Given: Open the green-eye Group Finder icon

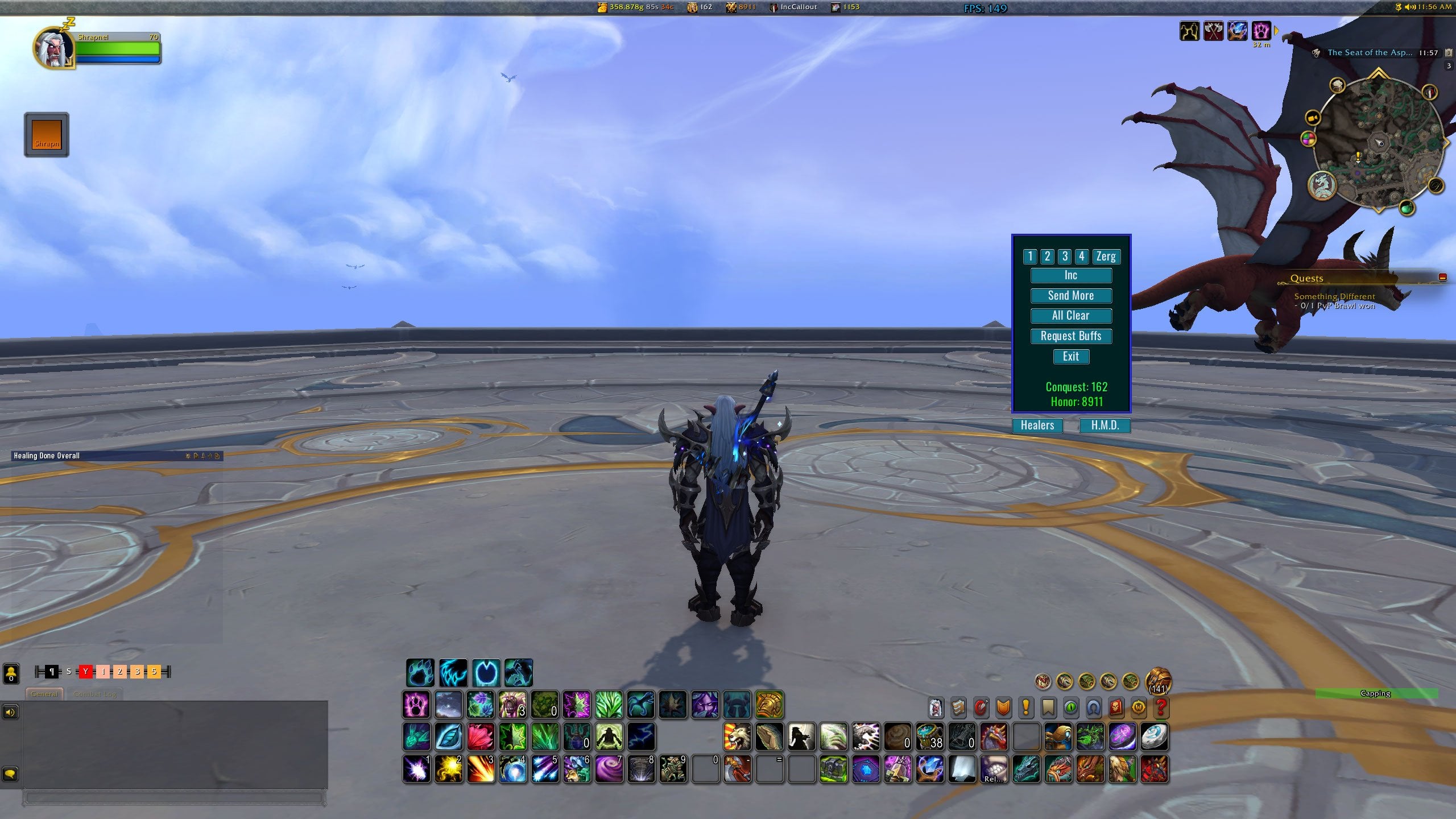Looking at the screenshot, I should (x=1071, y=708).
